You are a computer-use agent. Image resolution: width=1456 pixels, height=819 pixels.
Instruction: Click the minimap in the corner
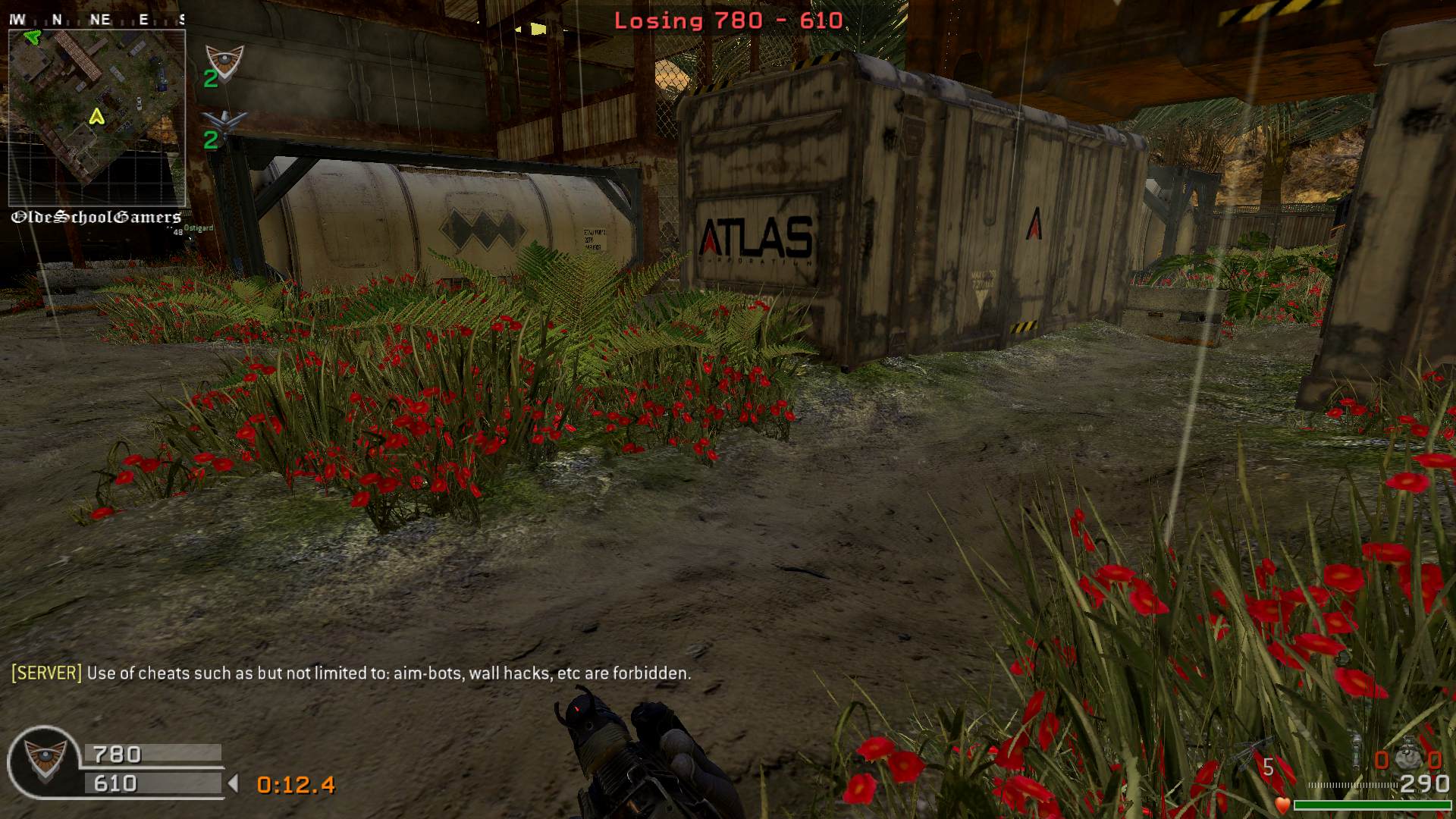(96, 118)
